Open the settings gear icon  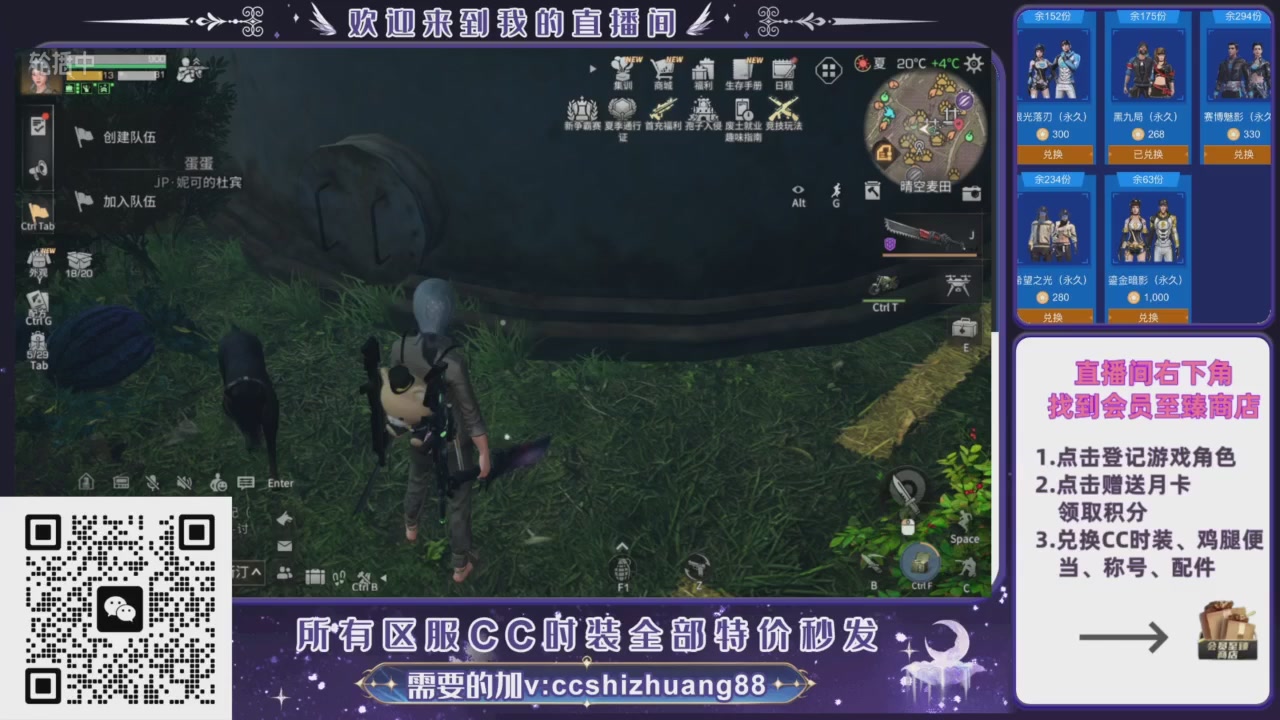click(x=973, y=64)
